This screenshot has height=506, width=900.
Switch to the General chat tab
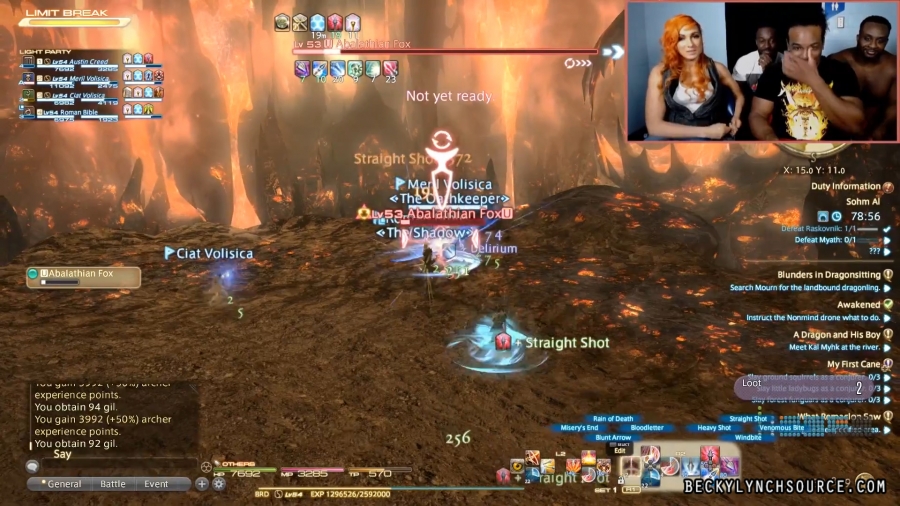click(x=61, y=484)
